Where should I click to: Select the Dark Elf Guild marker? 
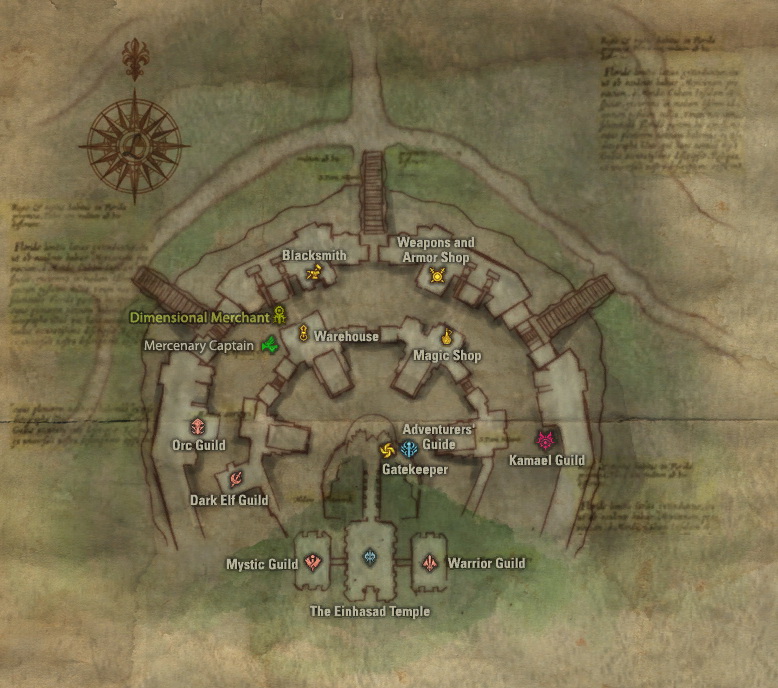click(235, 479)
